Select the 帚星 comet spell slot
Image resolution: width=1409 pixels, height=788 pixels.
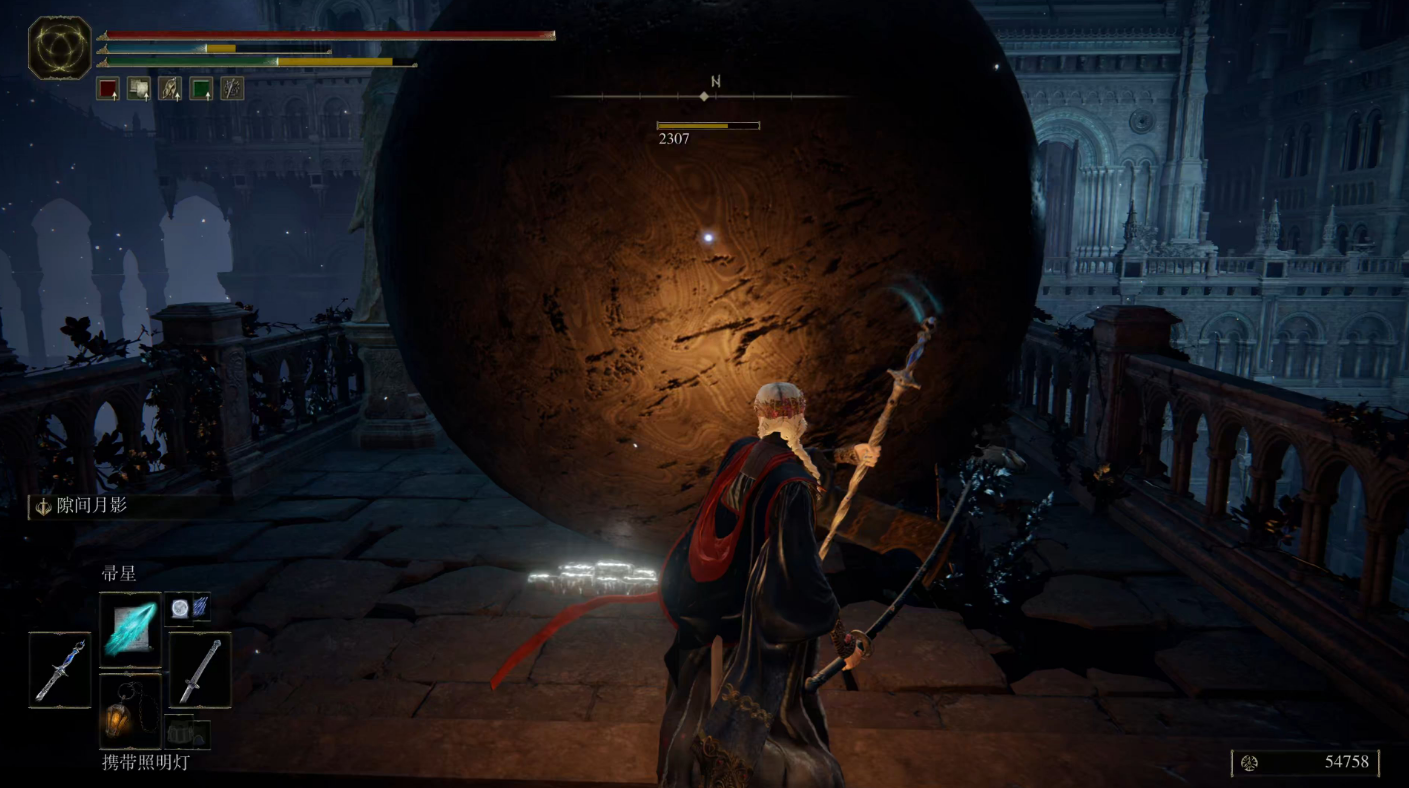pos(130,623)
